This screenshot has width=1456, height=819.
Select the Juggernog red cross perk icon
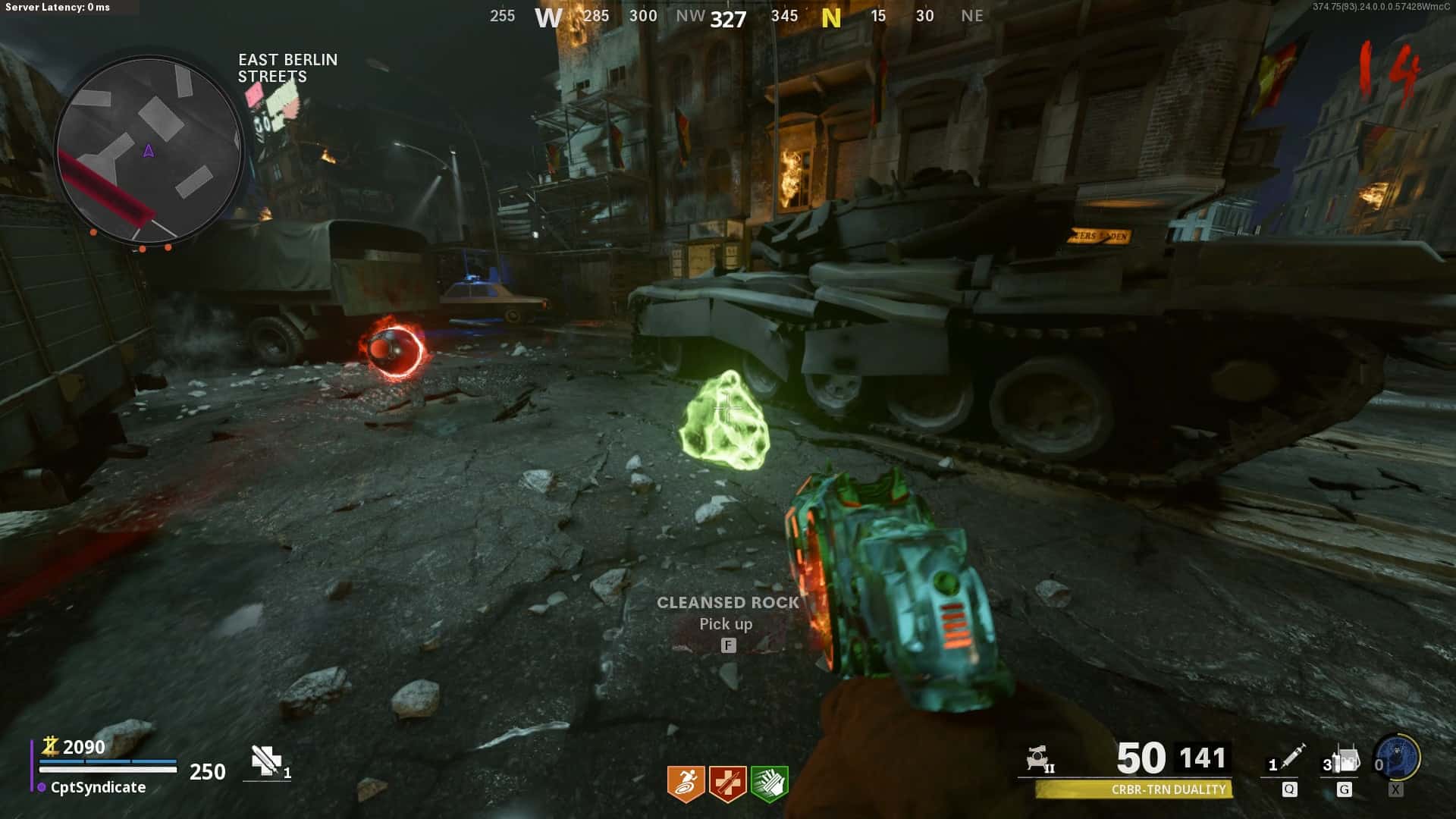[727, 783]
